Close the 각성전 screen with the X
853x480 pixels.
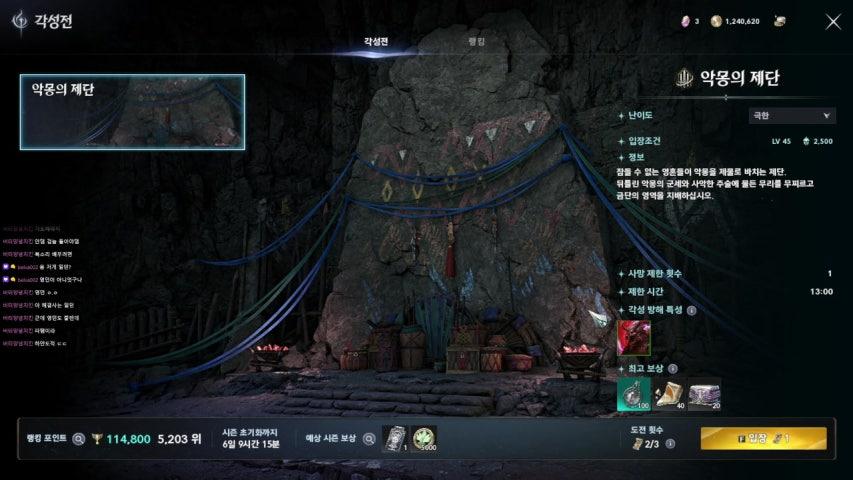point(833,22)
